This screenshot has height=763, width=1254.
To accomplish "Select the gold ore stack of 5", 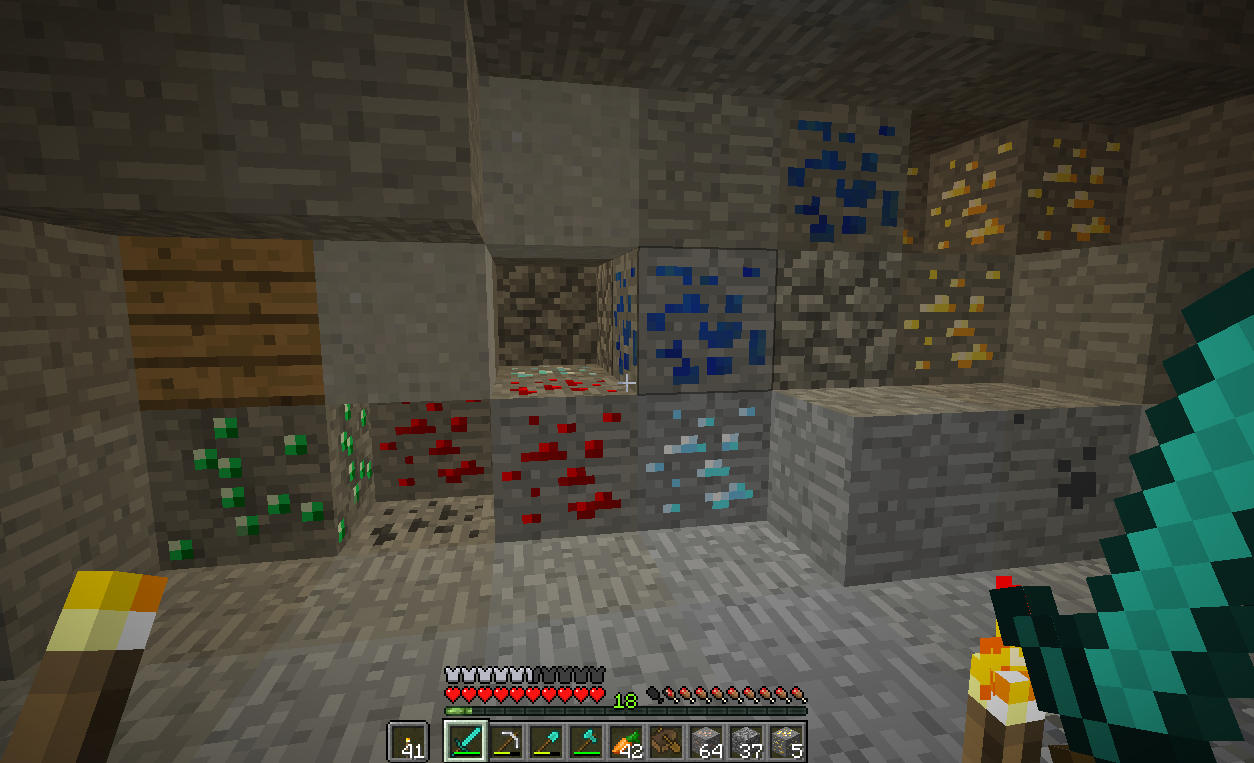I will (786, 742).
